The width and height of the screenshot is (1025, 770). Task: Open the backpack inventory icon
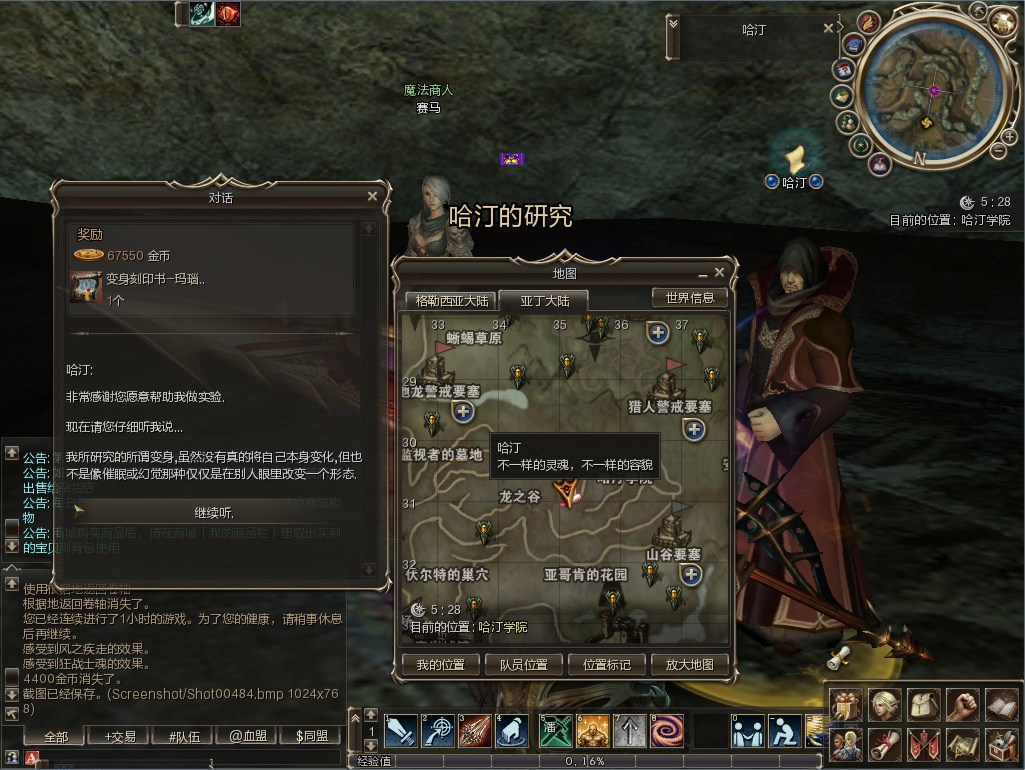923,705
